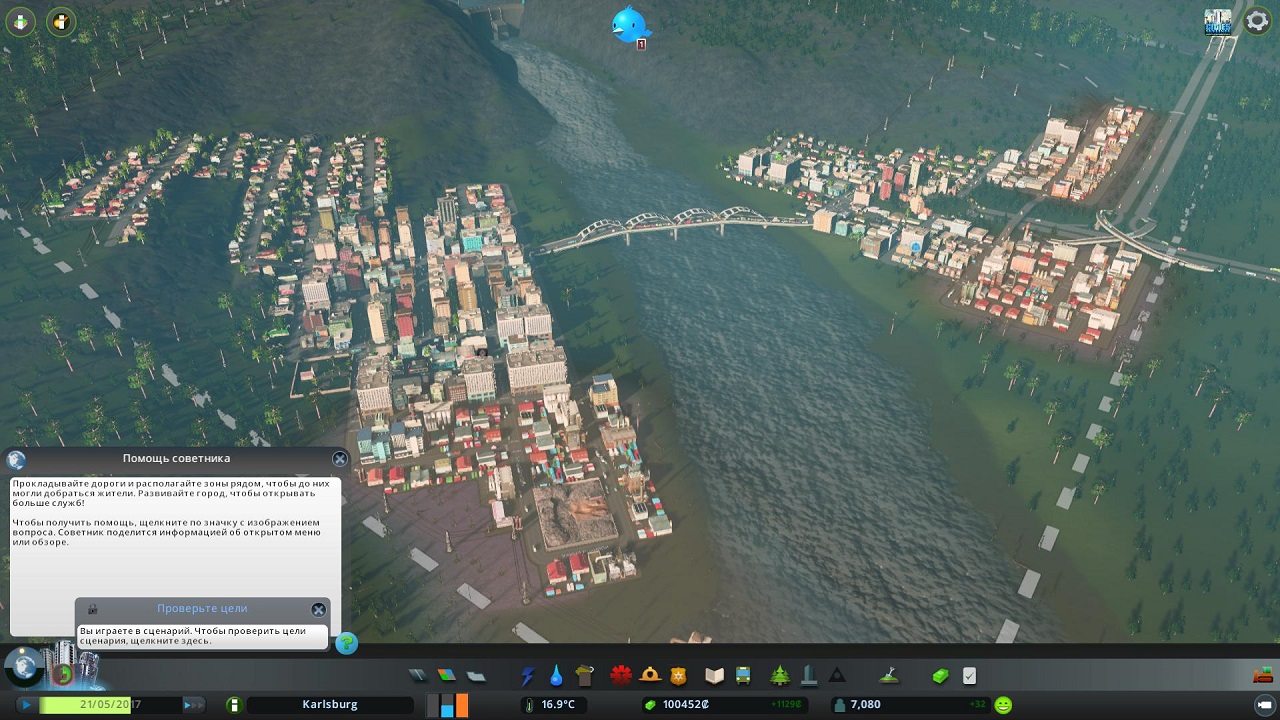1280x720 pixels.
Task: Open the bulldozer demolish tool
Action: point(1262,676)
